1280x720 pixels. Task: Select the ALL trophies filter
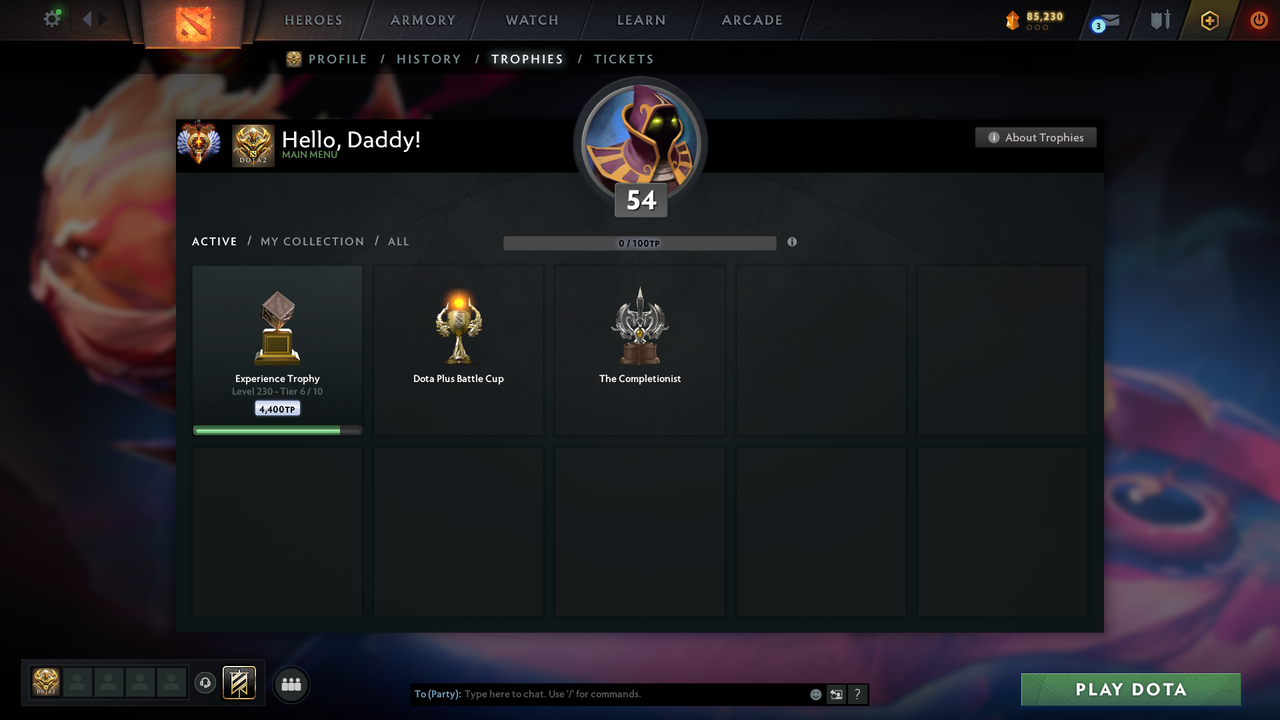pos(398,241)
